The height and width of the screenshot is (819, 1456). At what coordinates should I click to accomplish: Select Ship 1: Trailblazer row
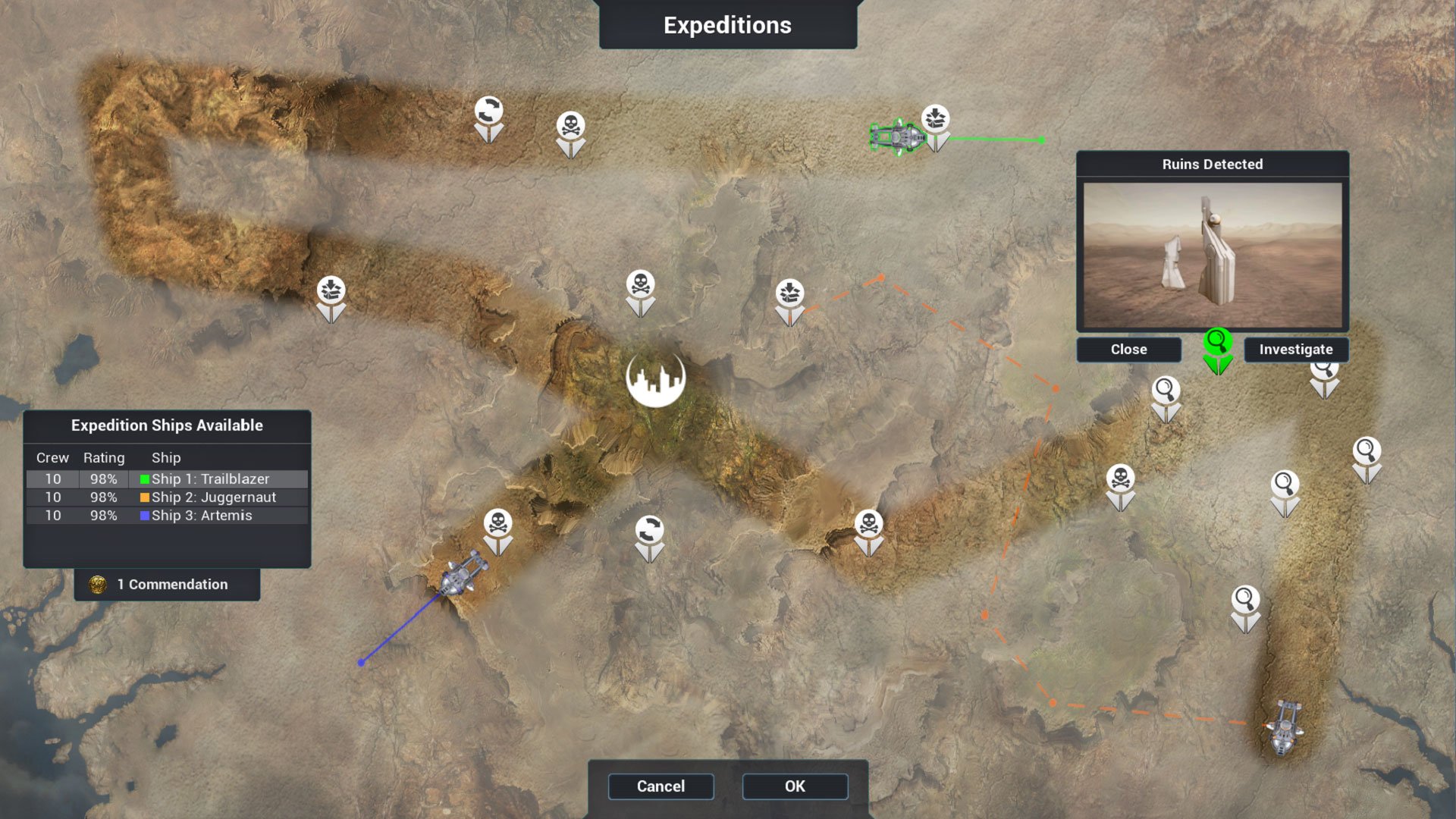tap(167, 479)
